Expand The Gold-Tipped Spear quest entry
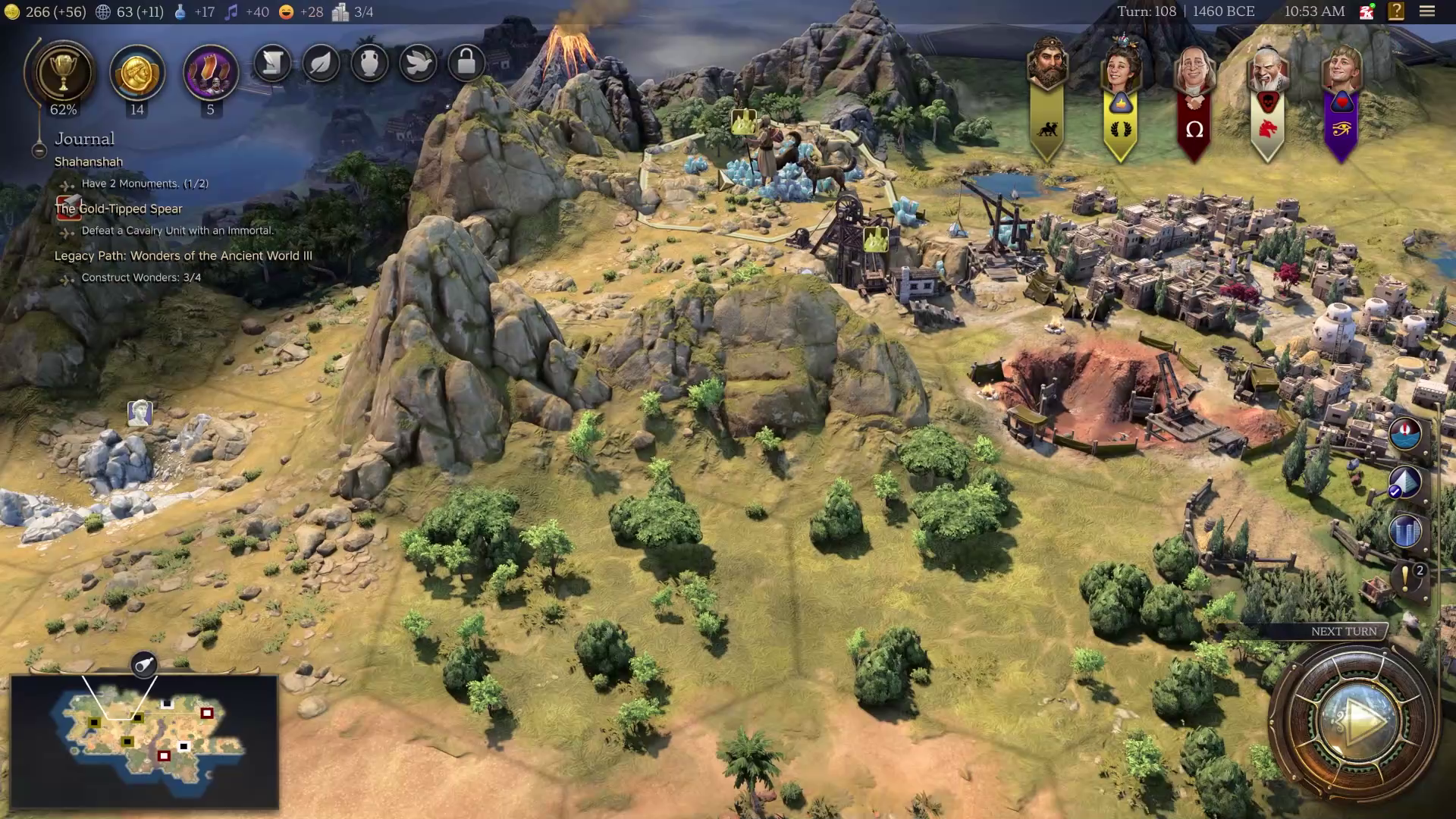 click(x=118, y=209)
